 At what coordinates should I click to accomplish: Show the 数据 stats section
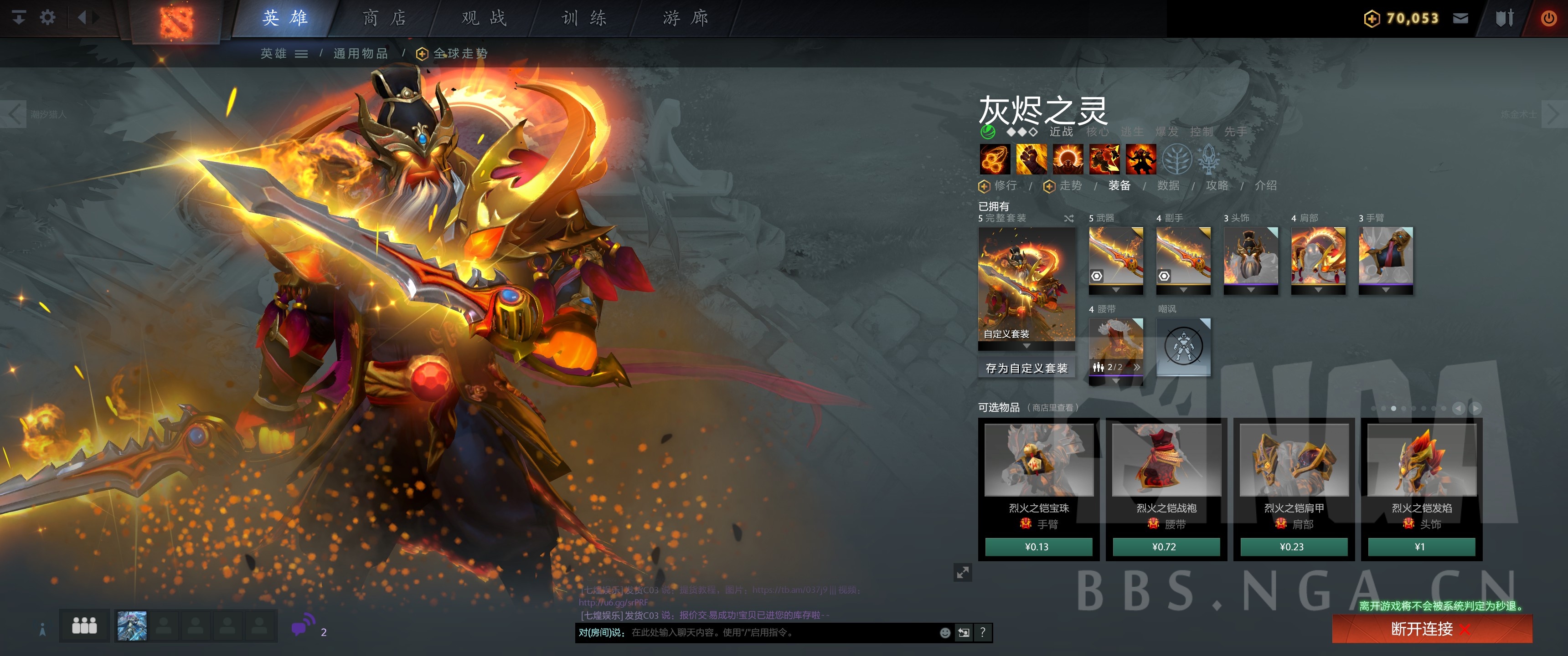coord(1168,185)
